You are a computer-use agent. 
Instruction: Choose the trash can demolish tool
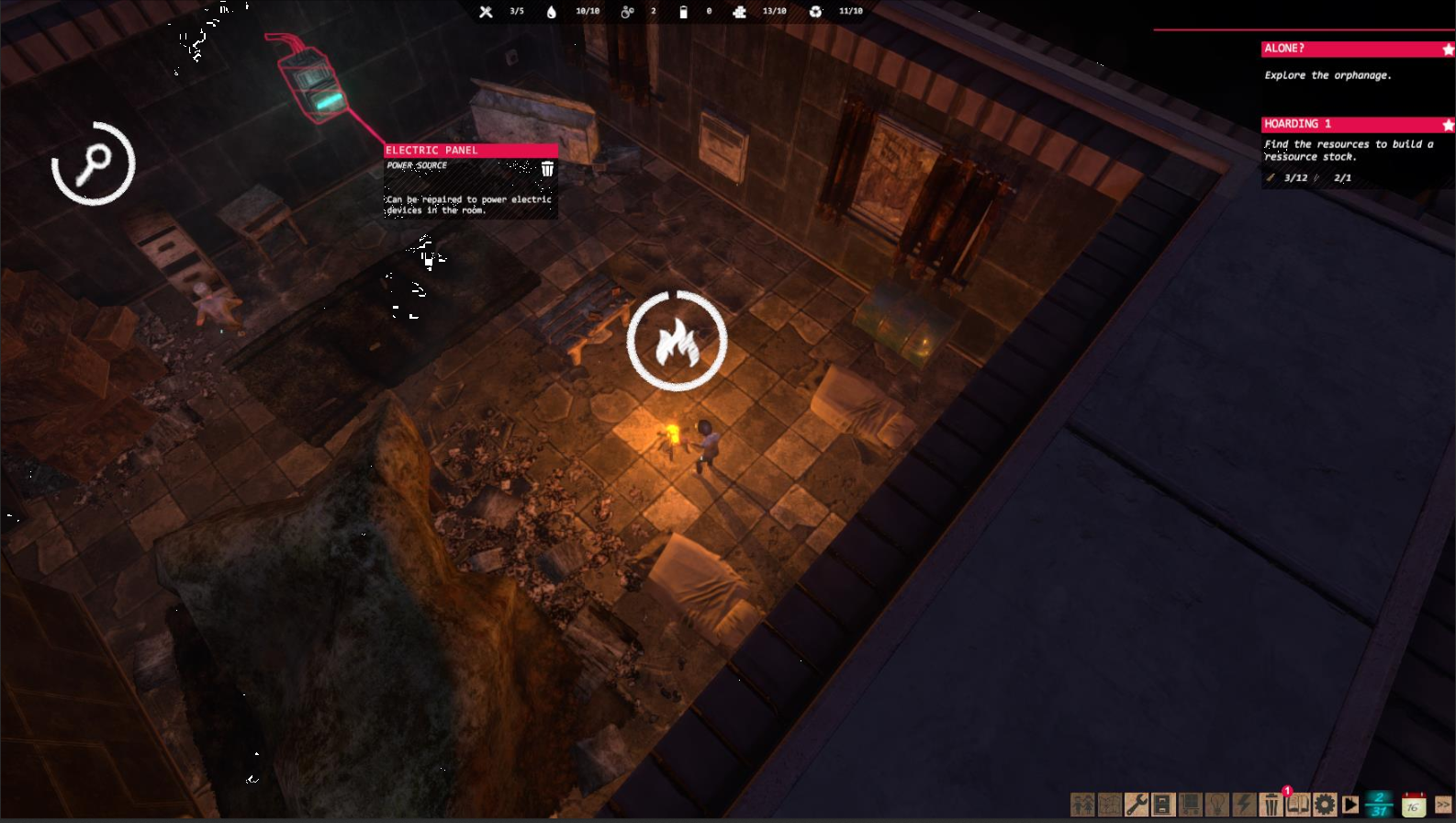pos(1271,805)
